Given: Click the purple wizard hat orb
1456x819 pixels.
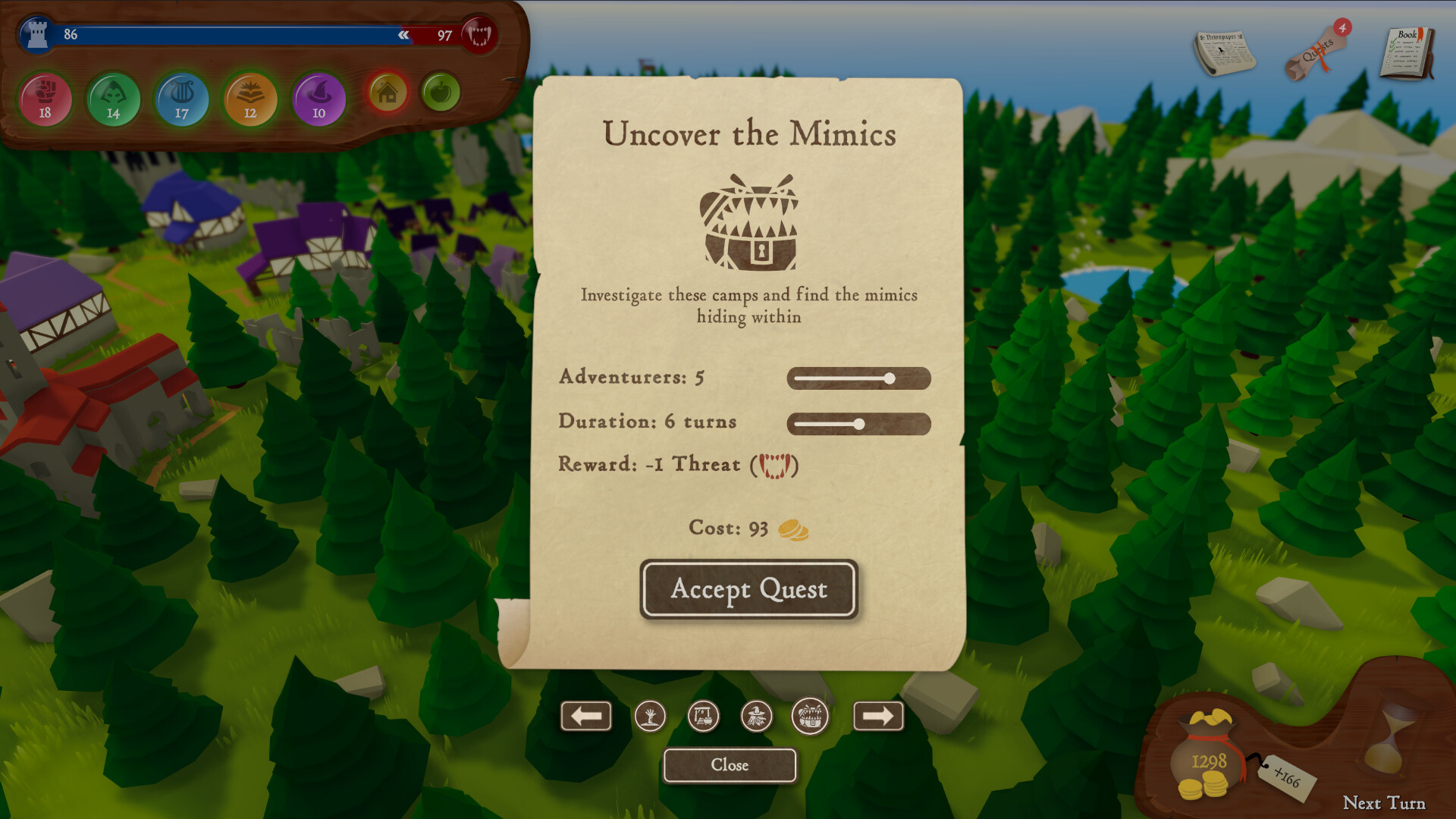Looking at the screenshot, I should 318,99.
